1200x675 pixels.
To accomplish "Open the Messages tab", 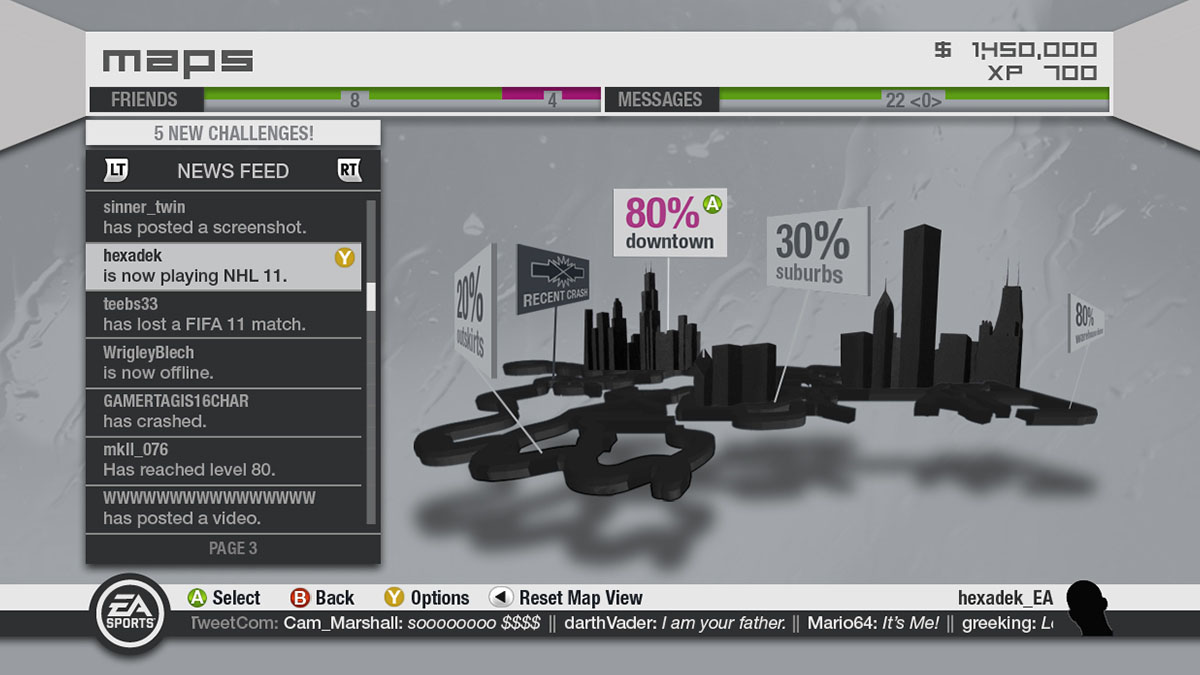I will pos(660,100).
